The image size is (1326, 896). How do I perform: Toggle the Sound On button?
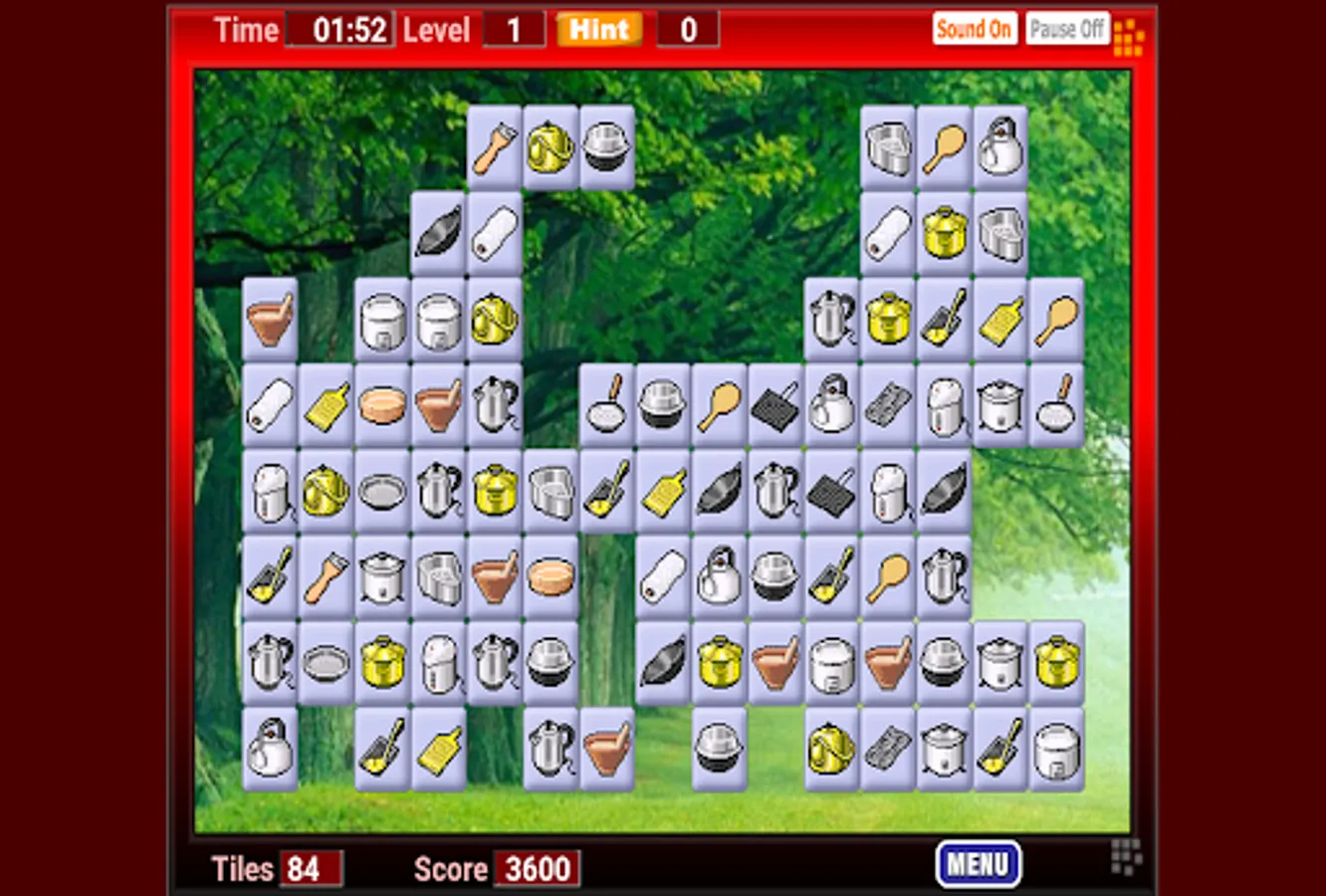tap(975, 28)
